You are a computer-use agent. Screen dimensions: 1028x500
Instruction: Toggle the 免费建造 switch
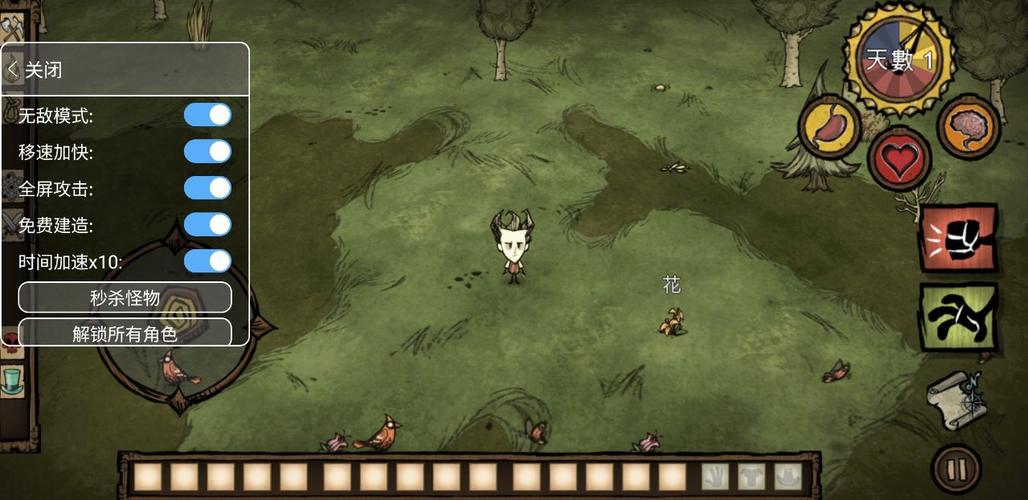[x=207, y=225]
